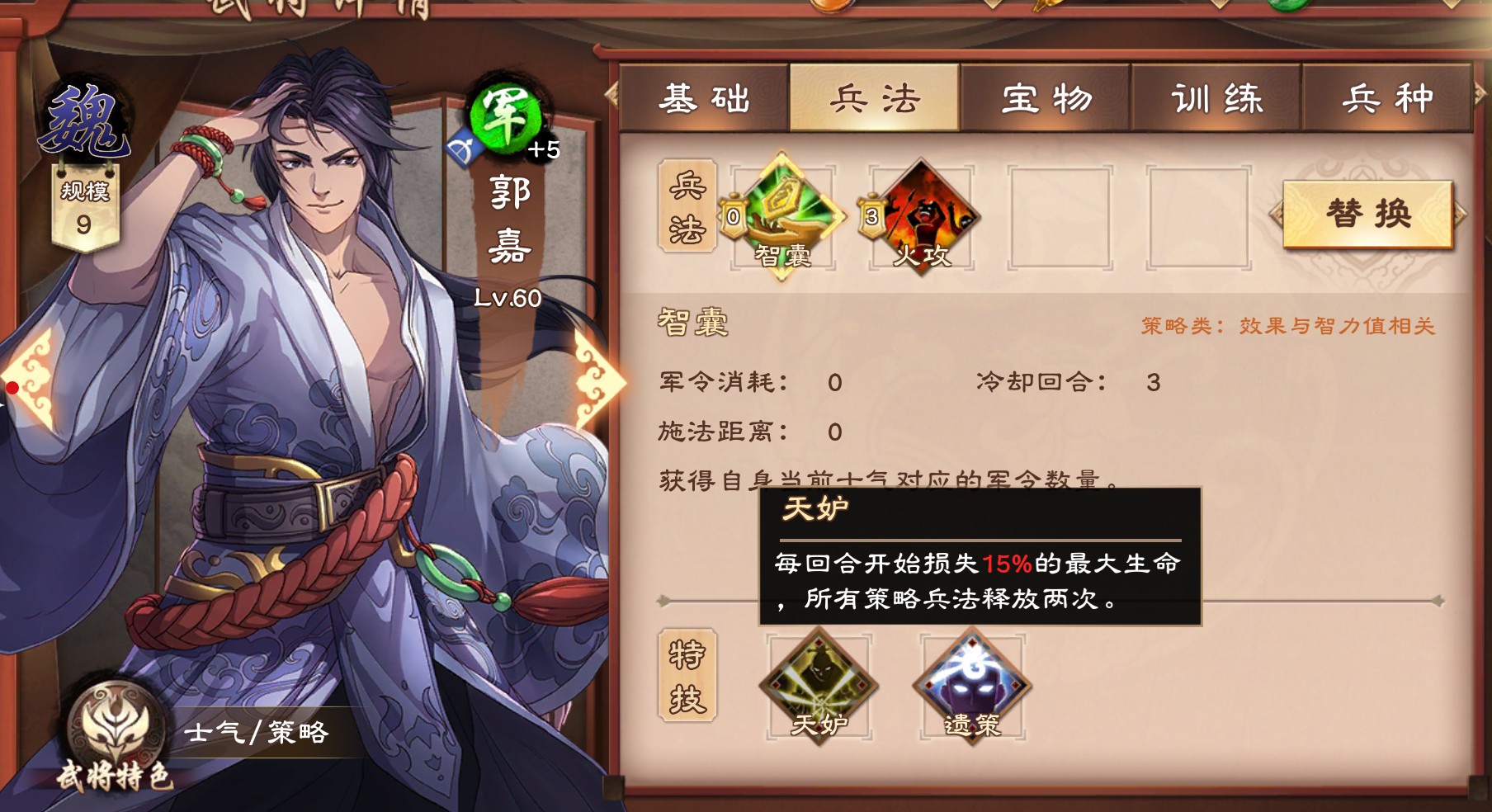Open the 遗策 special skill icon
Viewport: 1492px width, 812px height.
(x=972, y=685)
